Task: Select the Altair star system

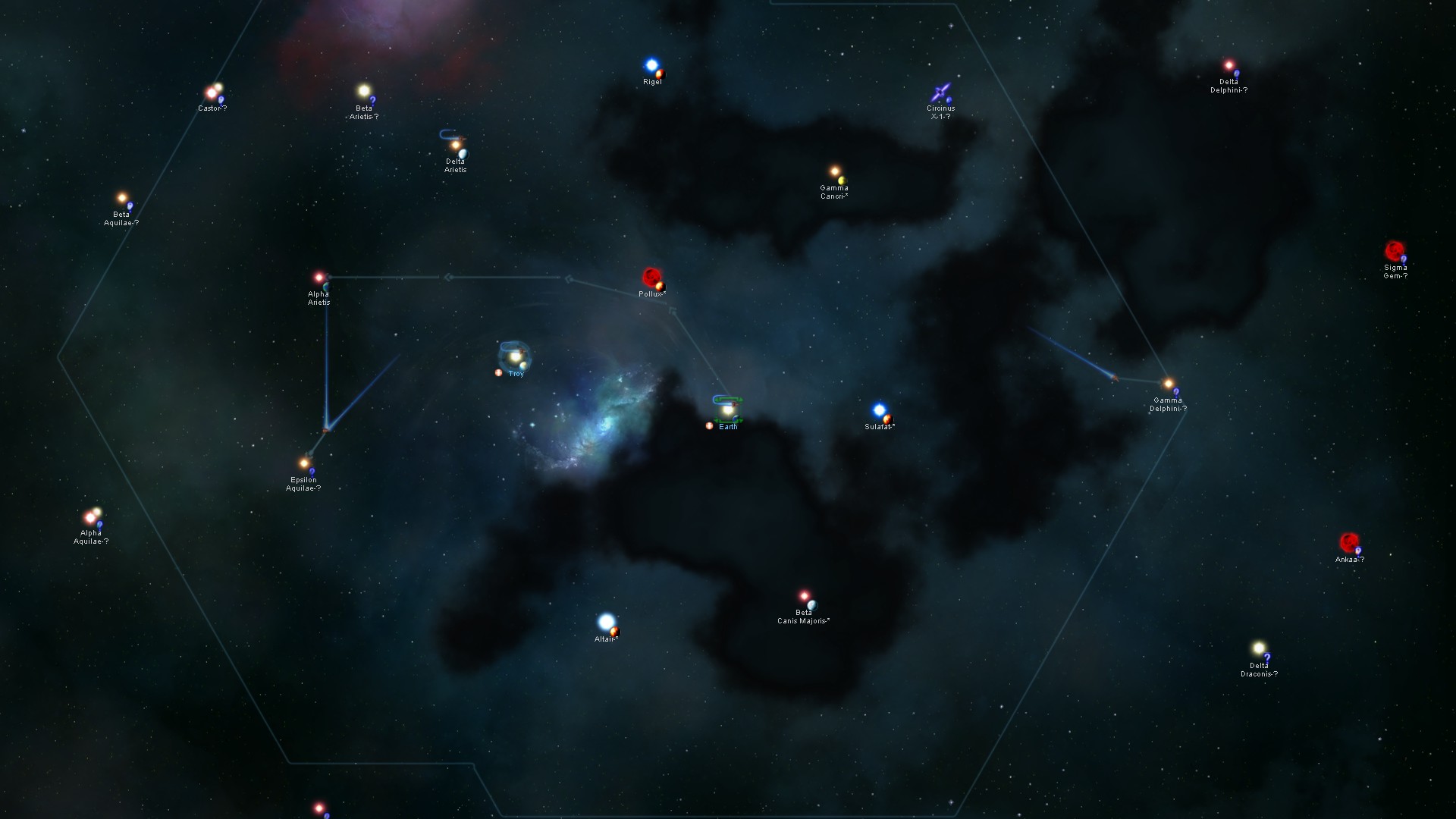Action: (x=606, y=623)
